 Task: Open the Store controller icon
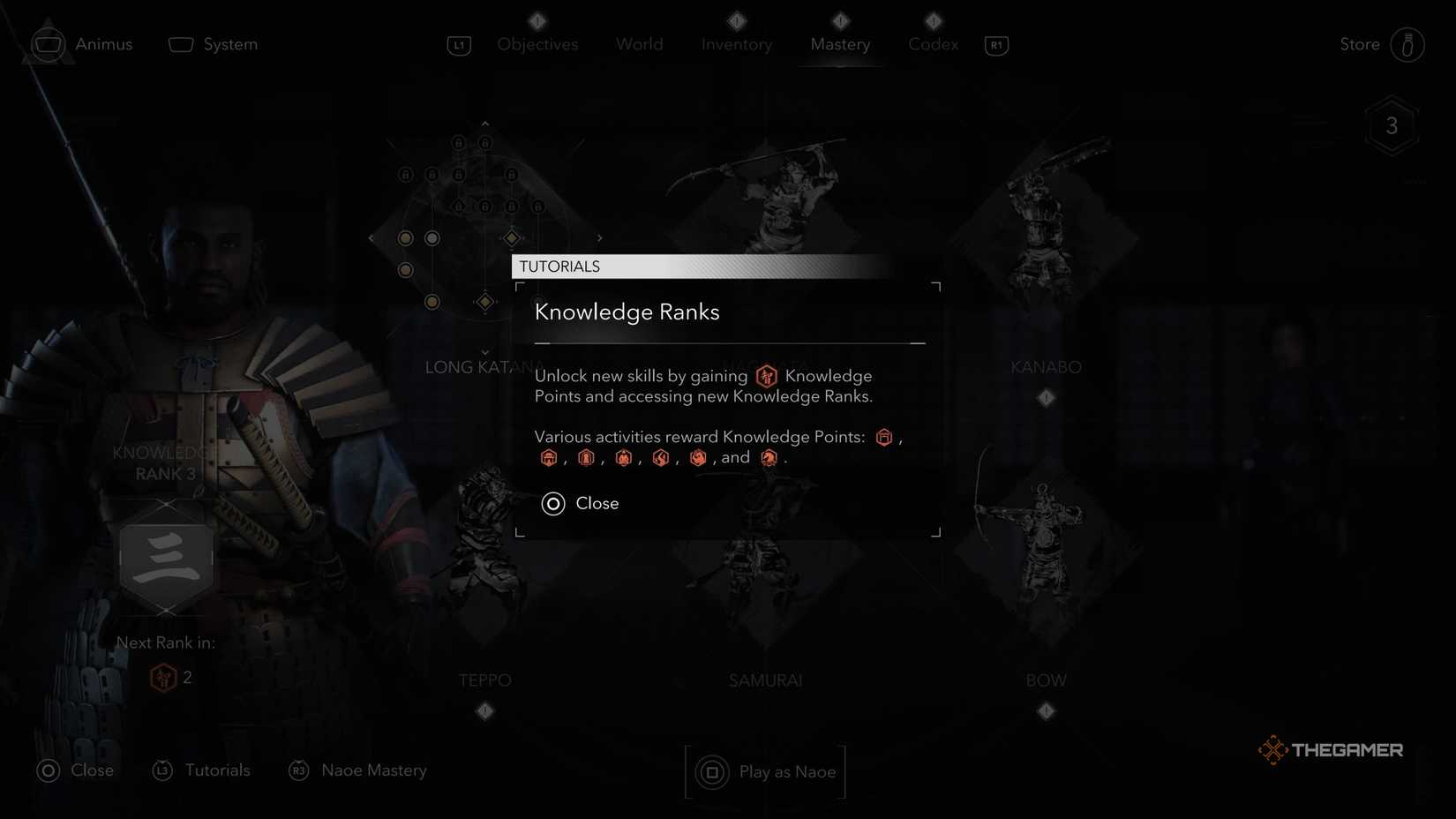coord(1408,44)
